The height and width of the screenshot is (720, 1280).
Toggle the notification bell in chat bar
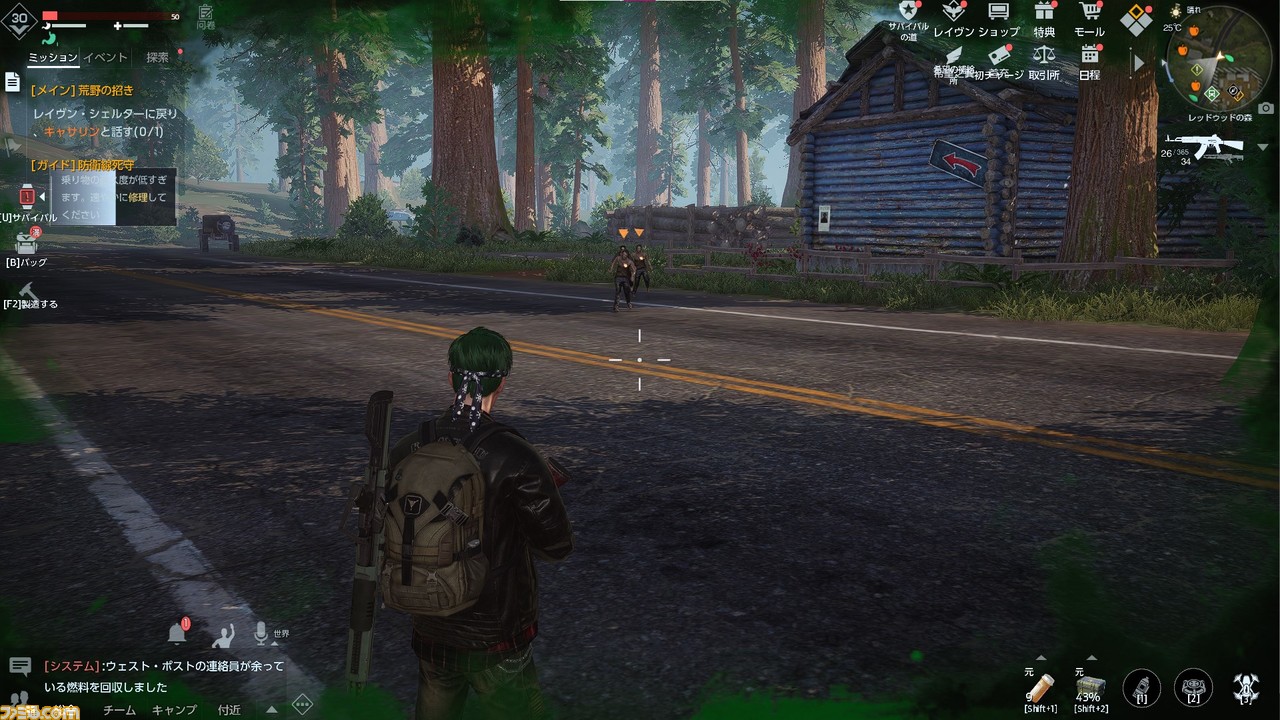pos(177,633)
